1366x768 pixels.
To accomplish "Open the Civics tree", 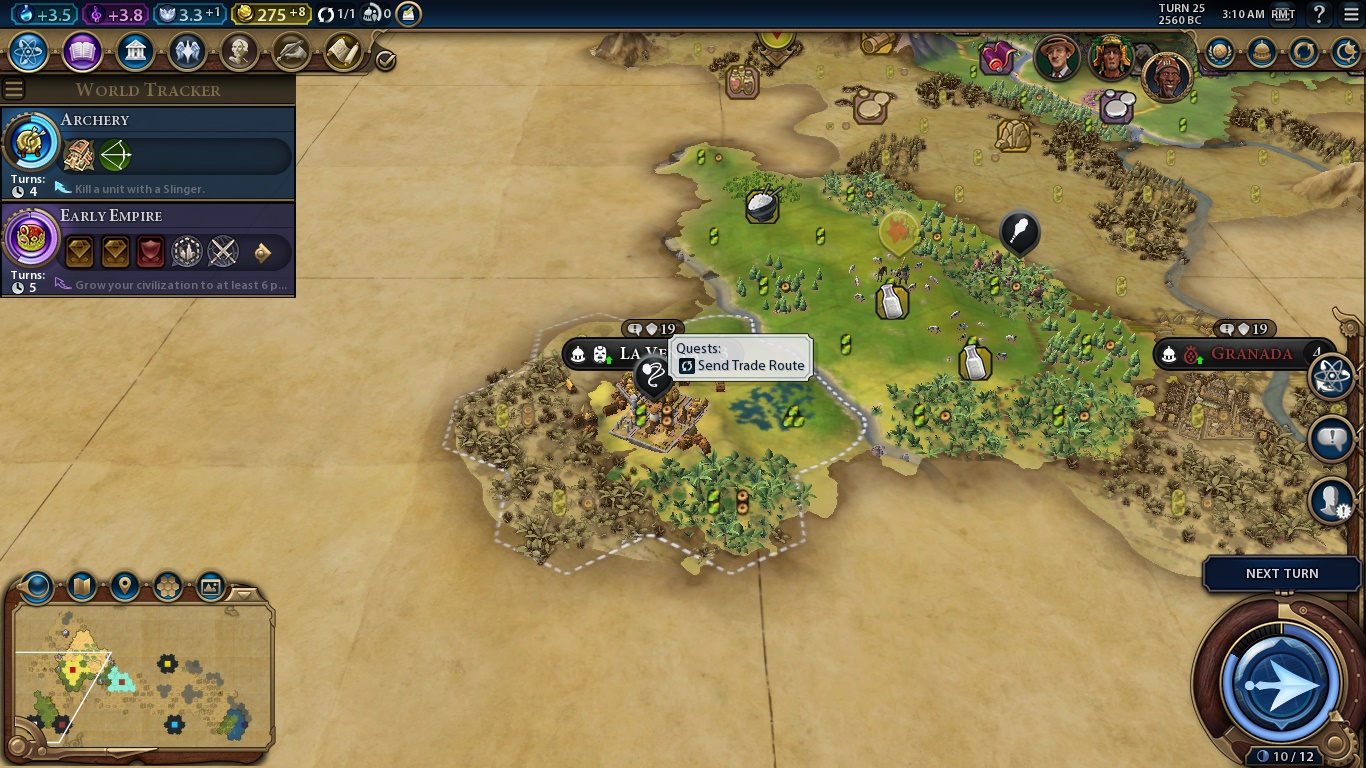I will click(x=82, y=51).
